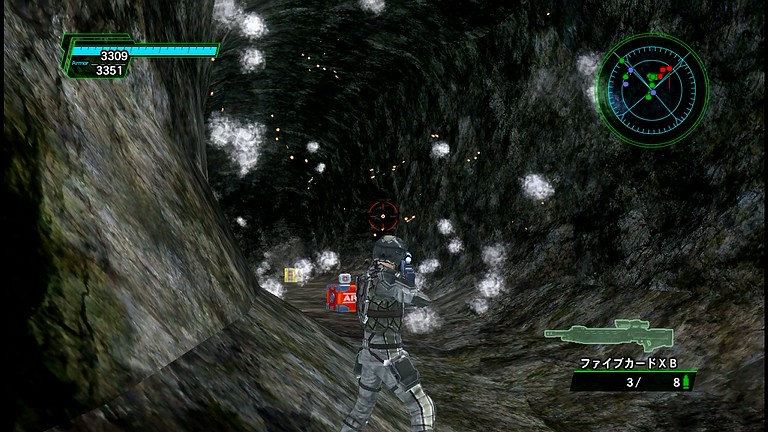This screenshot has width=768, height=432.
Task: Click the circular radar minimap
Action: (x=651, y=86)
